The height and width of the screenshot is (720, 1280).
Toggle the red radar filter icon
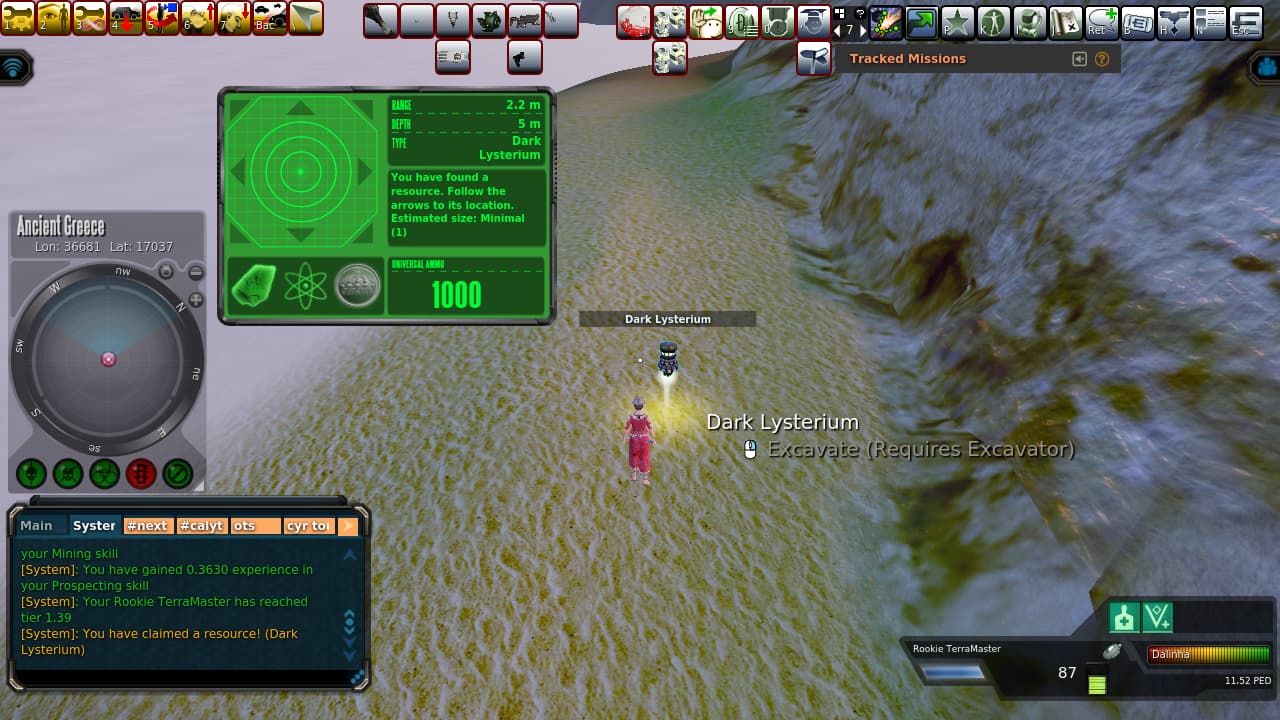(141, 473)
